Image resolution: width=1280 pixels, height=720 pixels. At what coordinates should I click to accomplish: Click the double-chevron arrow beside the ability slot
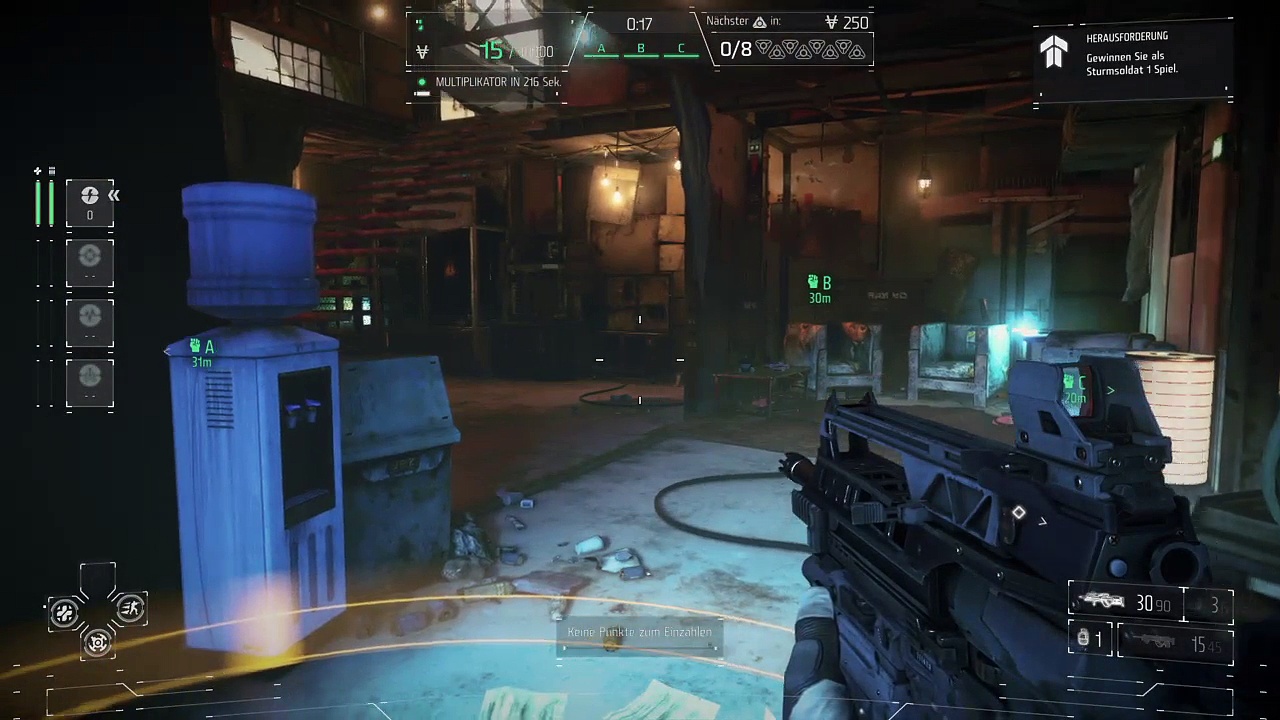(114, 195)
